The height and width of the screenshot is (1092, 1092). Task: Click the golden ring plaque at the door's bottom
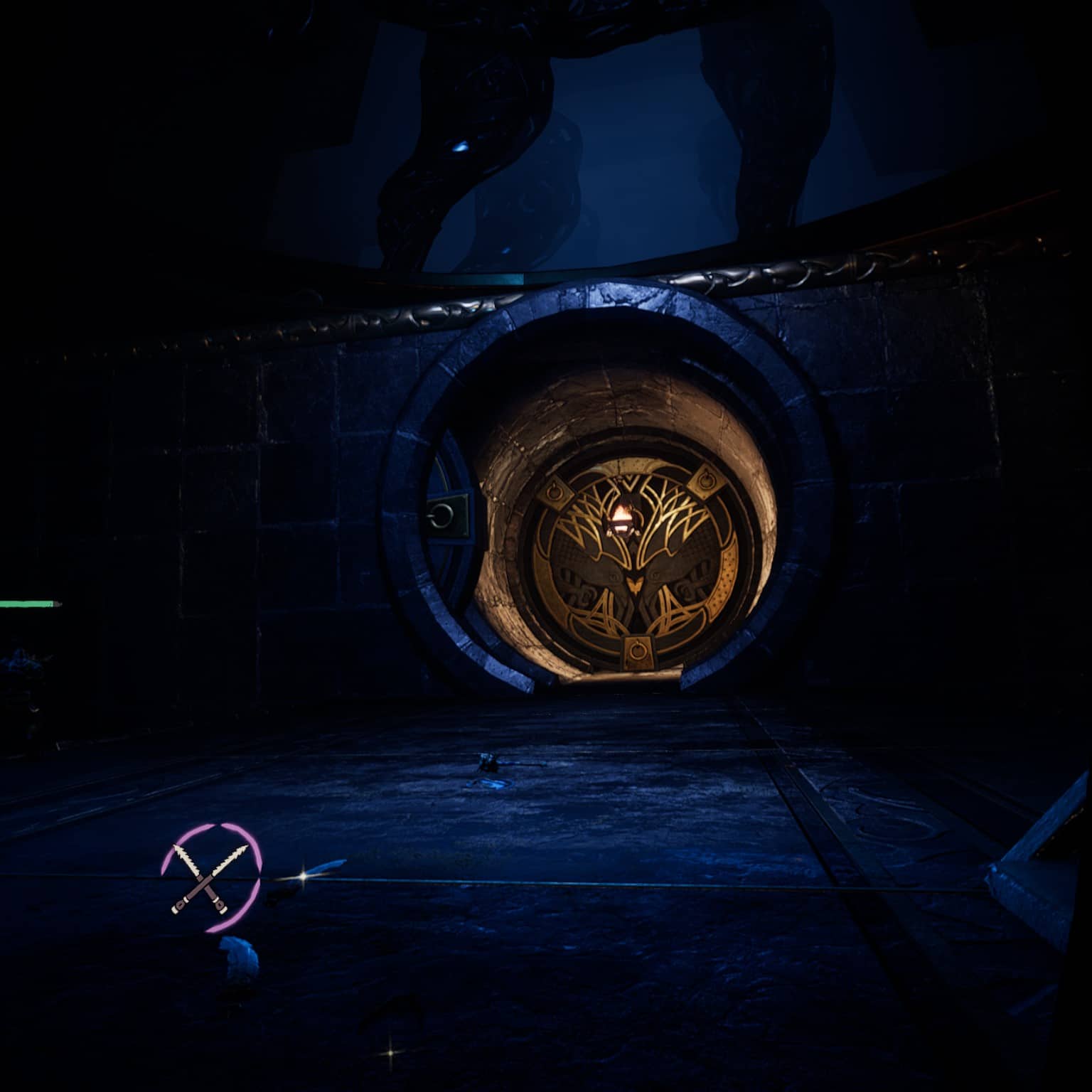coord(638,648)
